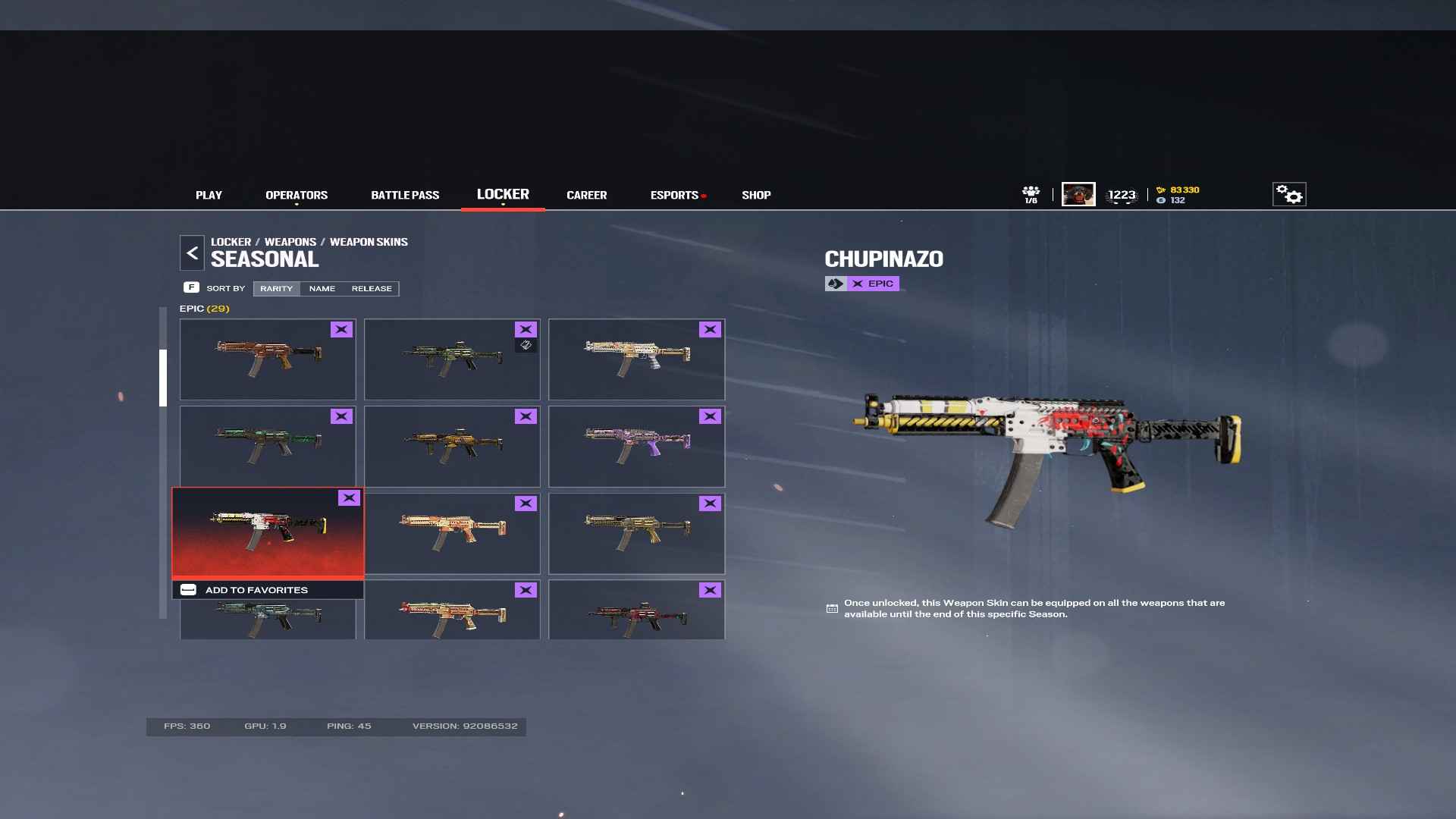
Task: Go back with the arrow button
Action: (192, 253)
